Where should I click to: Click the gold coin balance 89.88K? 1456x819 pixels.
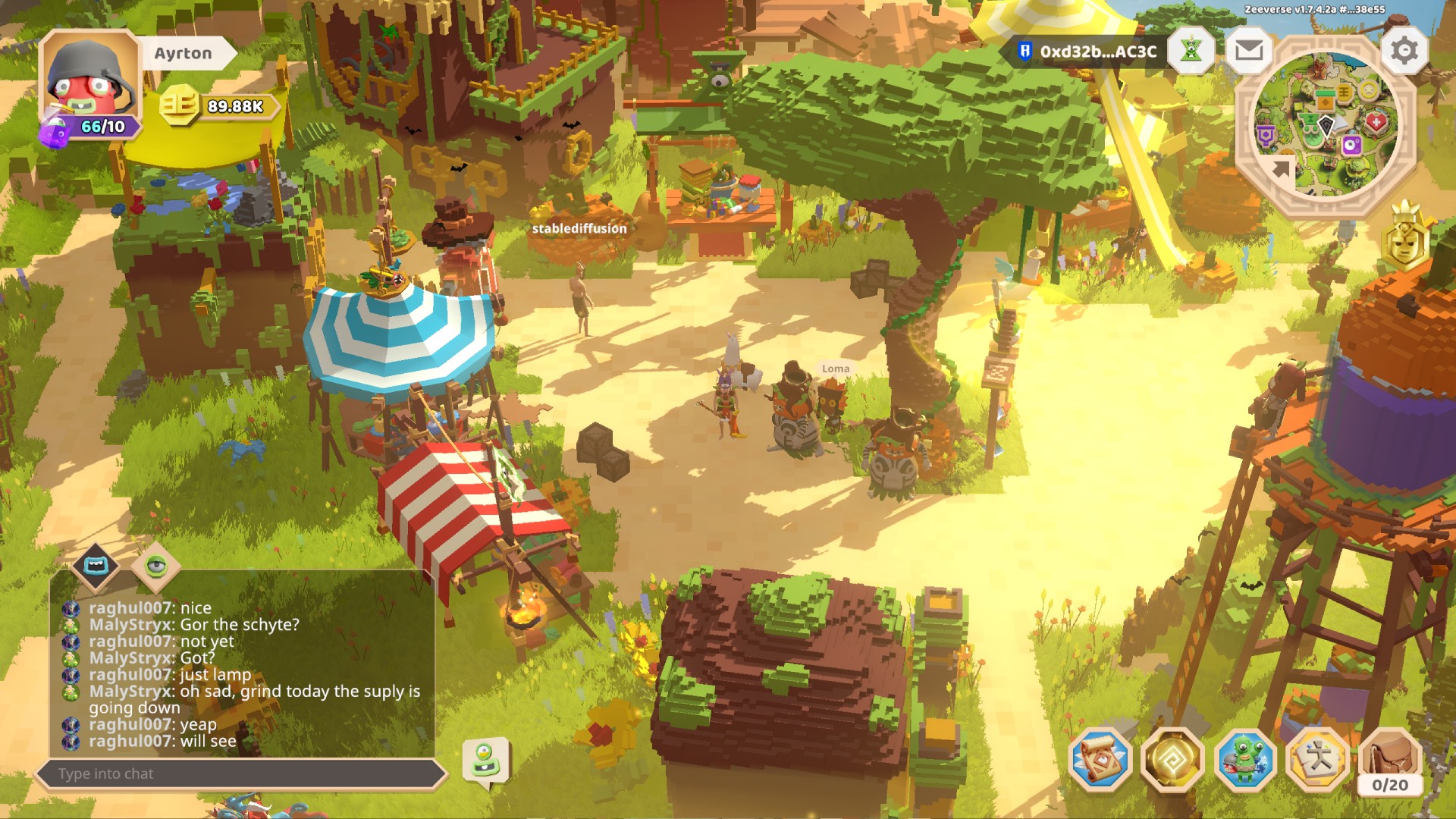click(220, 106)
